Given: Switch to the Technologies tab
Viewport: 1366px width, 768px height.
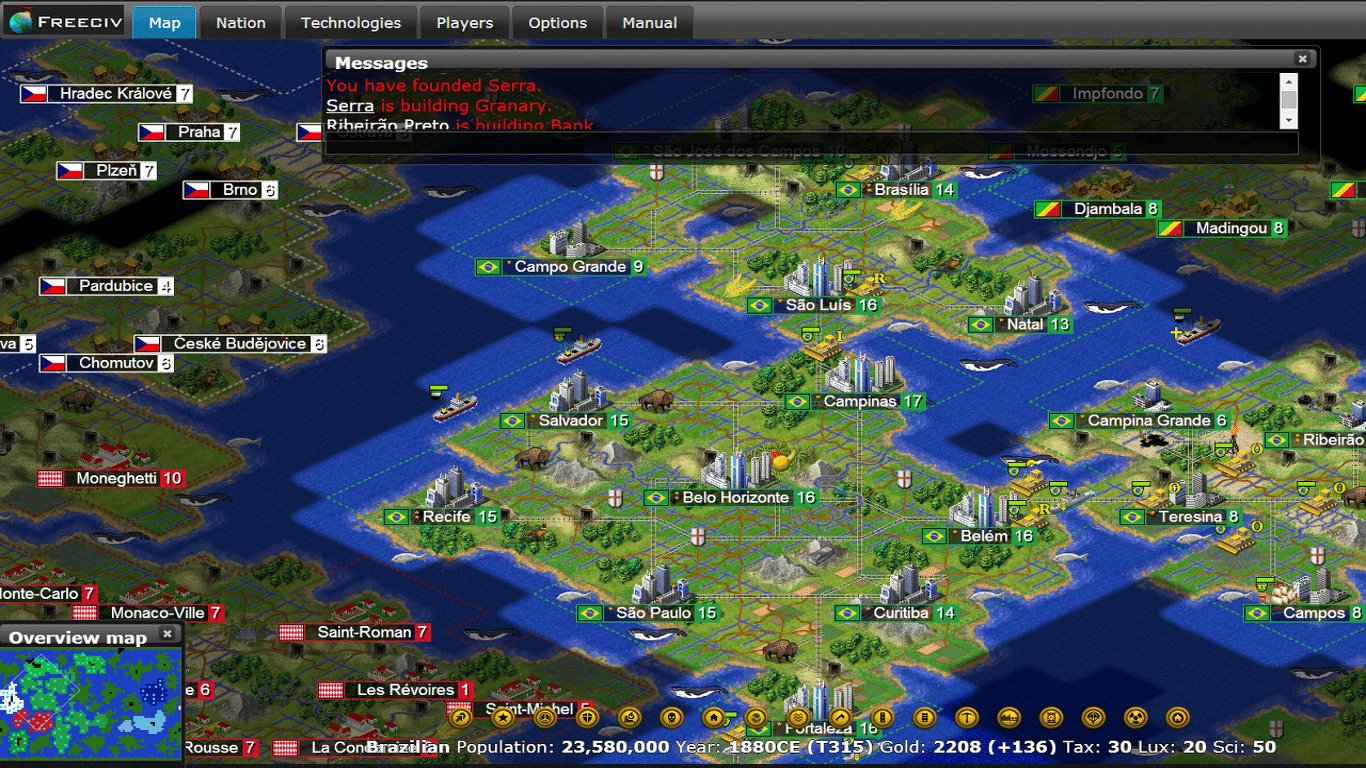Looking at the screenshot, I should pyautogui.click(x=350, y=22).
